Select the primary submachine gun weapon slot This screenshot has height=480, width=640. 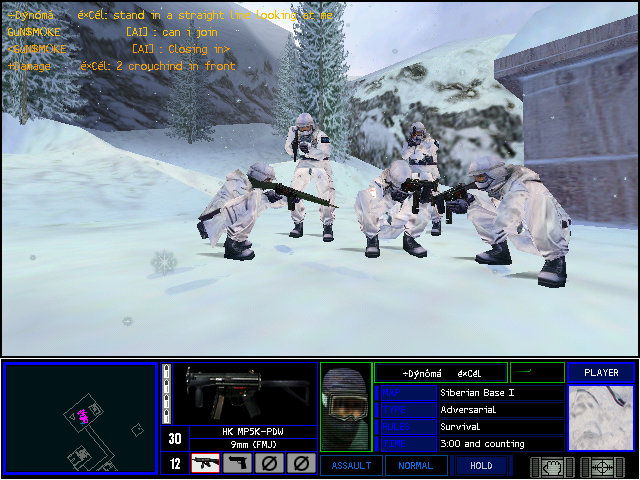[205, 463]
